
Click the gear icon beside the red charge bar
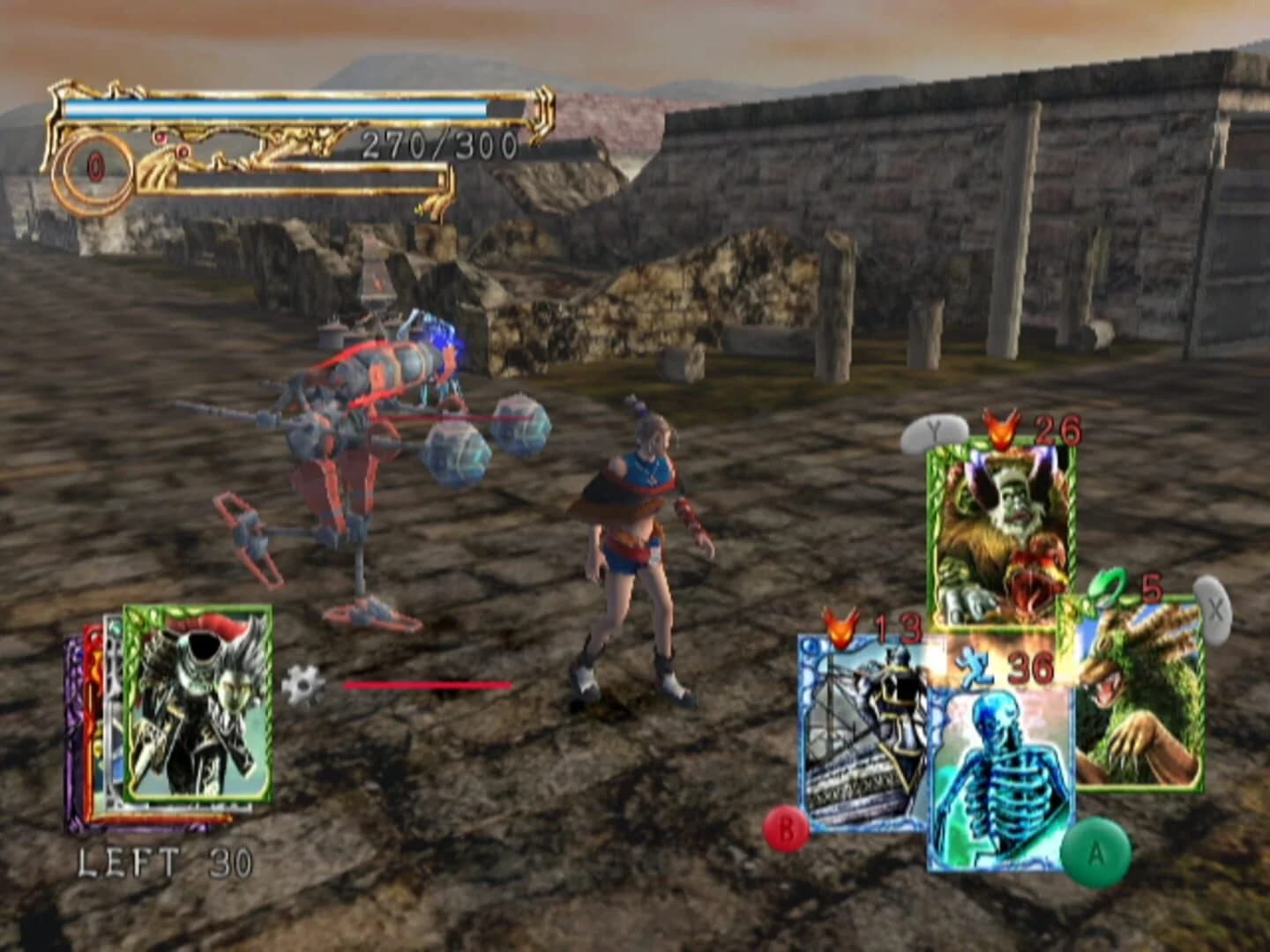304,685
